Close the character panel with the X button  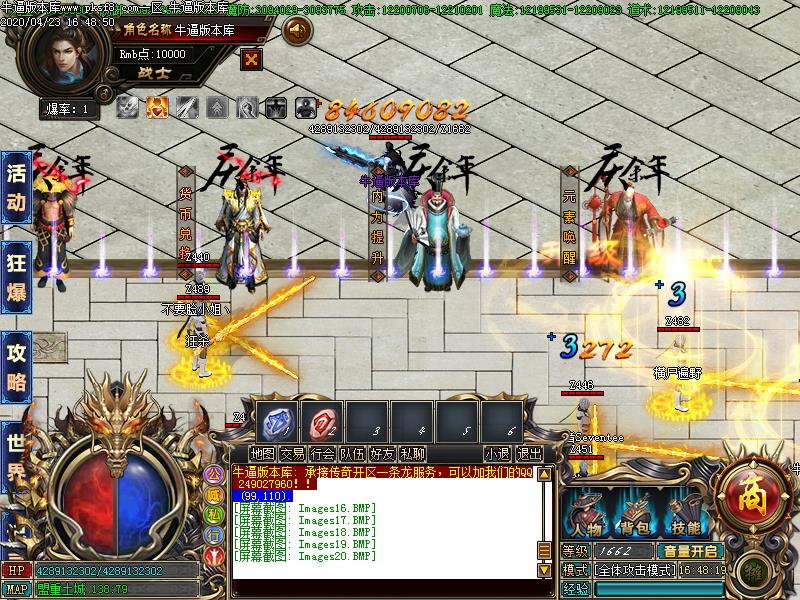(252, 58)
